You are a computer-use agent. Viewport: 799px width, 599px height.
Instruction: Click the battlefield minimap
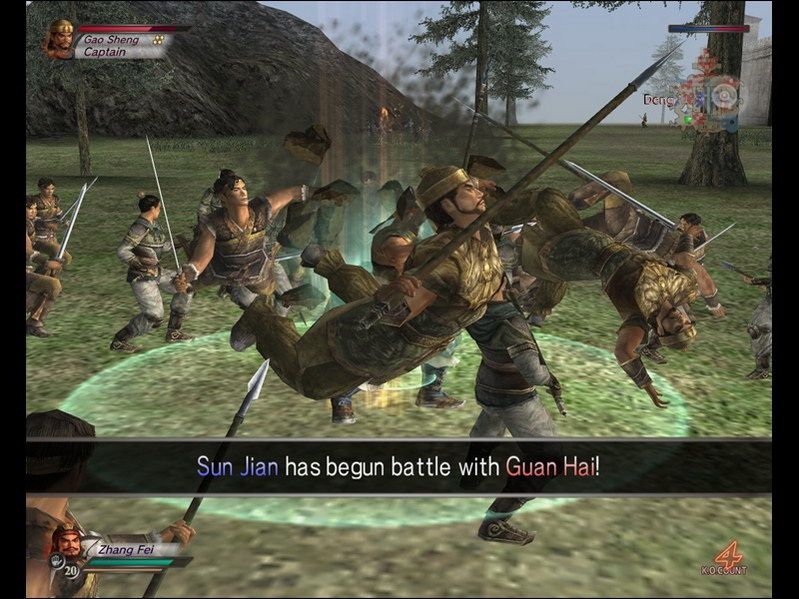[x=707, y=95]
